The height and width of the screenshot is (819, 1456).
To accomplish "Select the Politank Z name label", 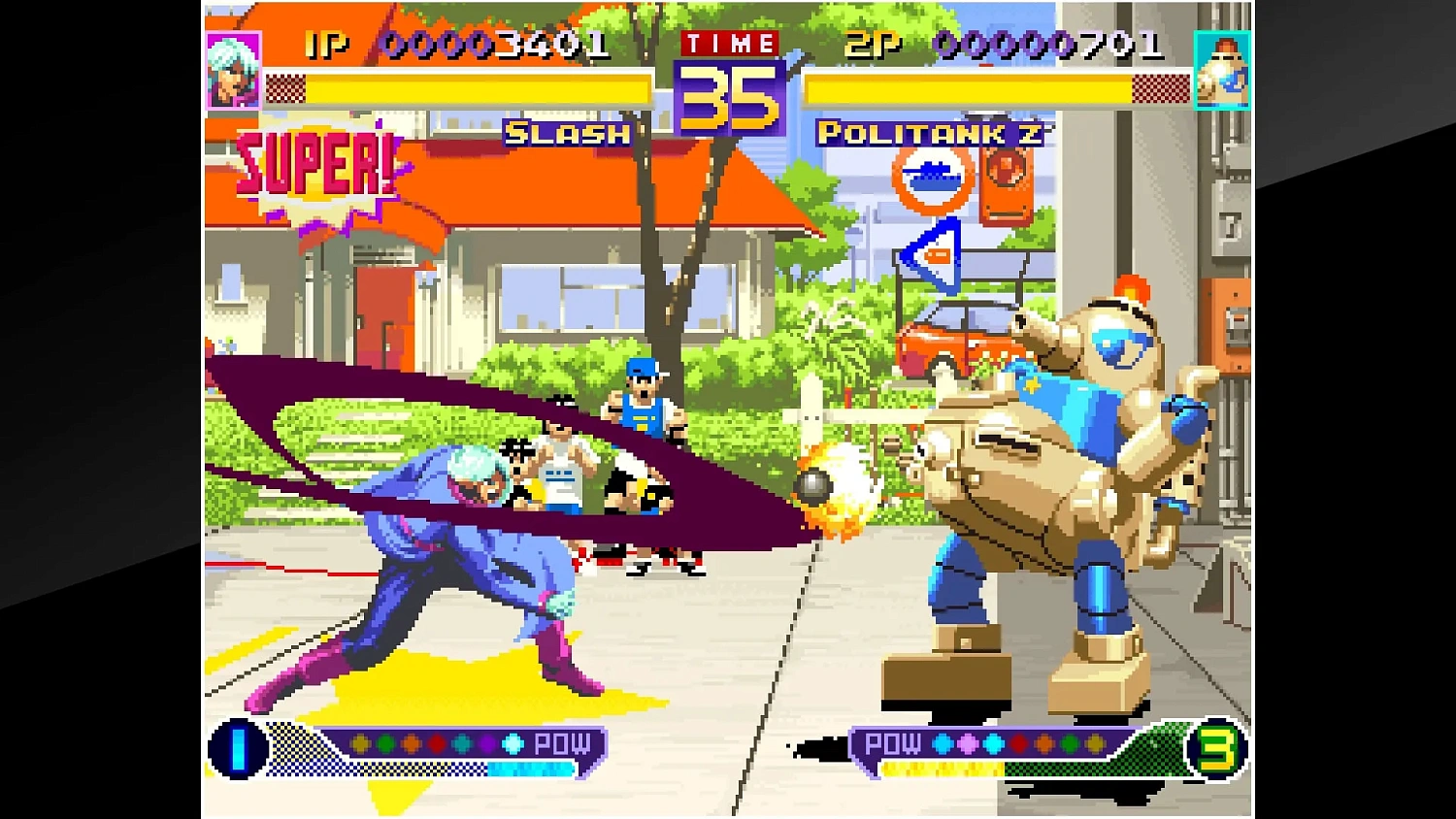I will (x=929, y=135).
